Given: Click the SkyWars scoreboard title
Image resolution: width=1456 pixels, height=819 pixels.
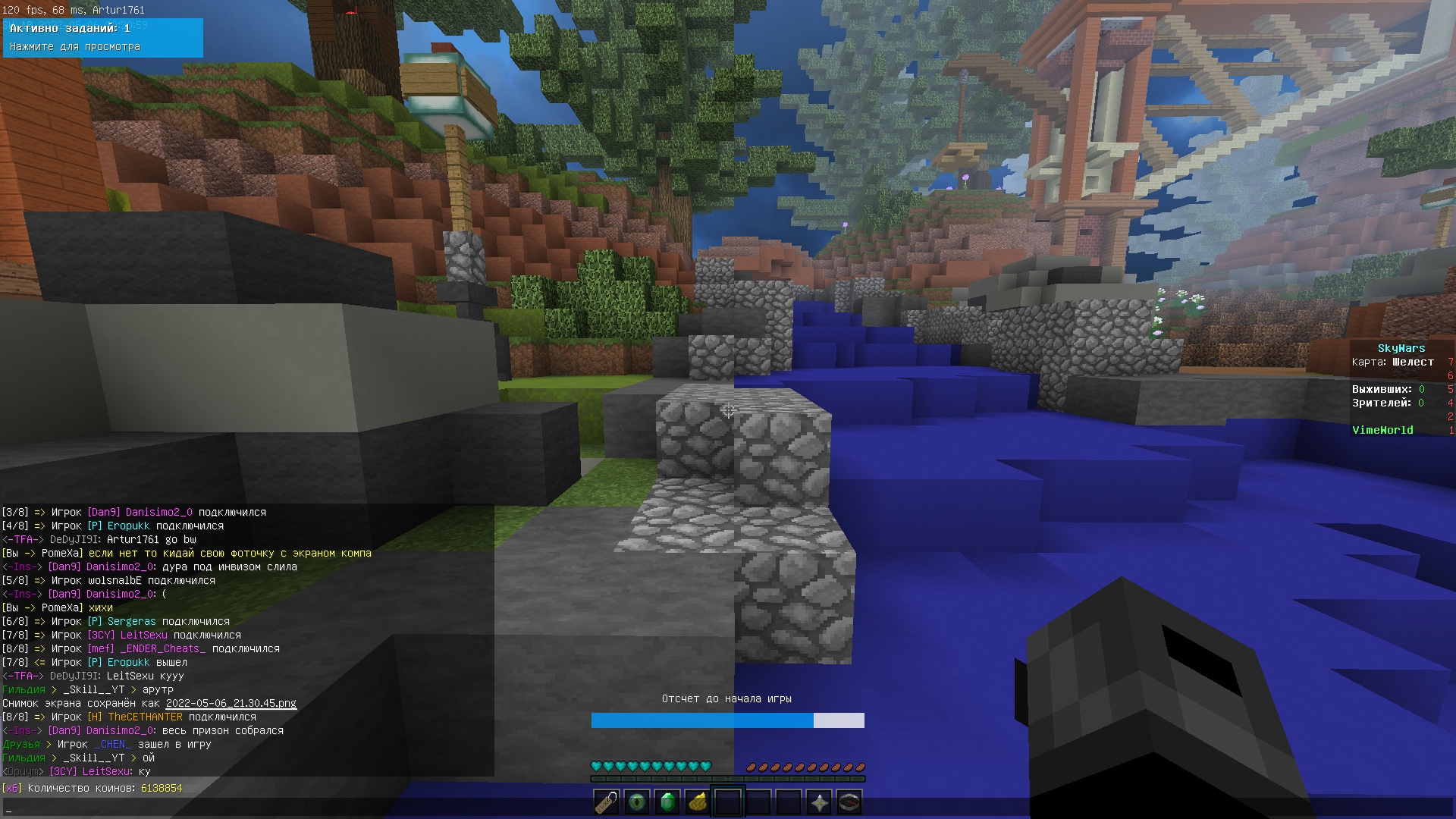Looking at the screenshot, I should 1400,347.
